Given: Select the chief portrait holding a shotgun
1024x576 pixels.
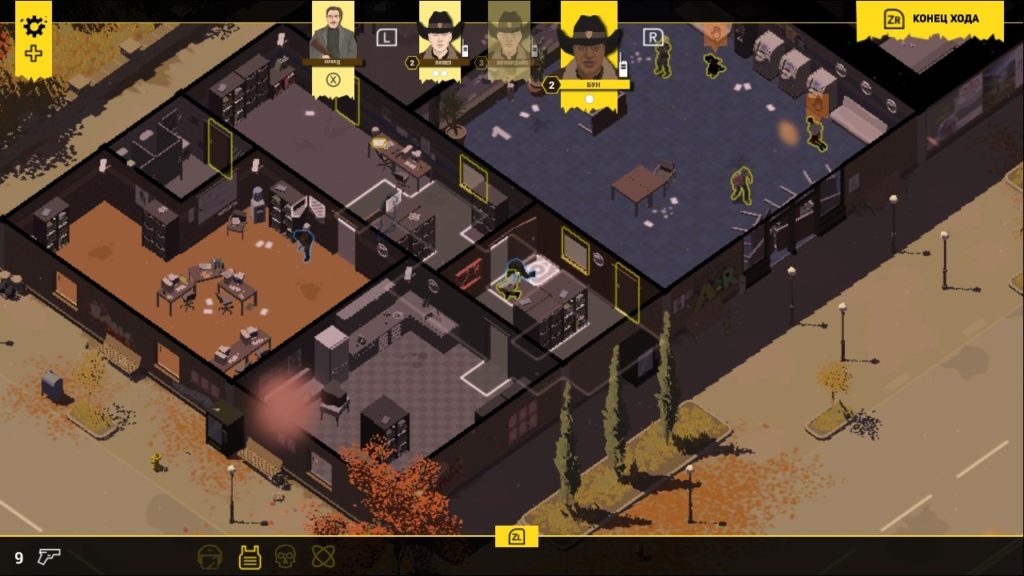Looking at the screenshot, I should coord(333,33).
